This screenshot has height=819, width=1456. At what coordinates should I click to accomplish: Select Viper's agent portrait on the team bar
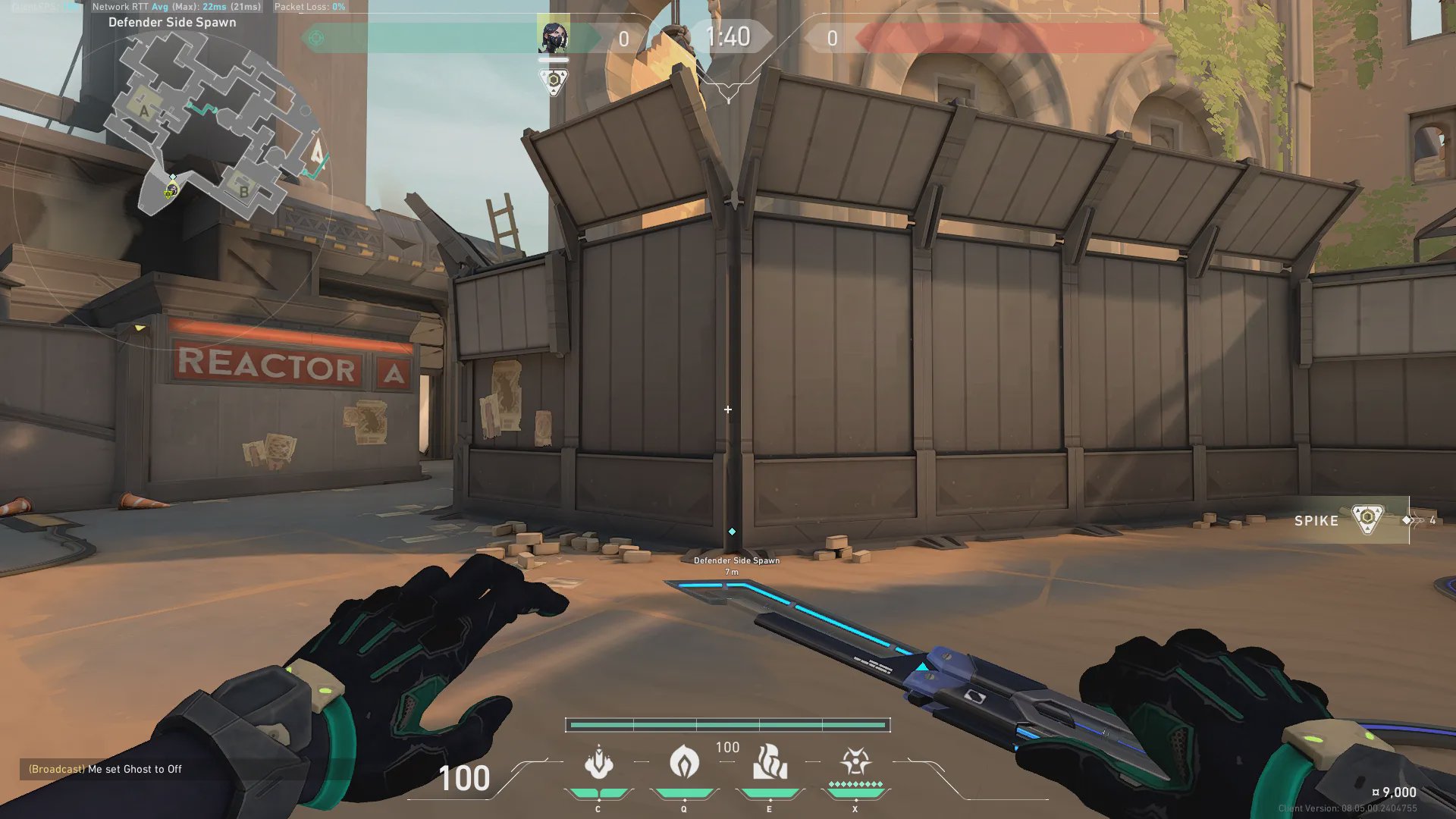(553, 36)
